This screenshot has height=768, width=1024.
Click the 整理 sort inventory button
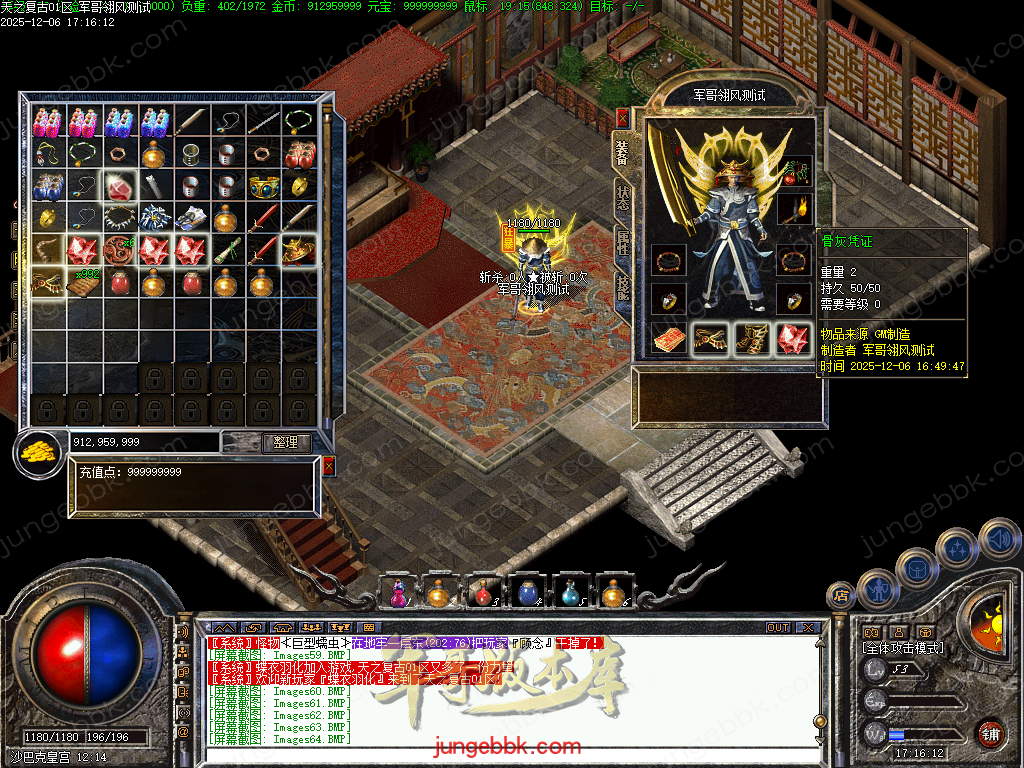pos(287,442)
